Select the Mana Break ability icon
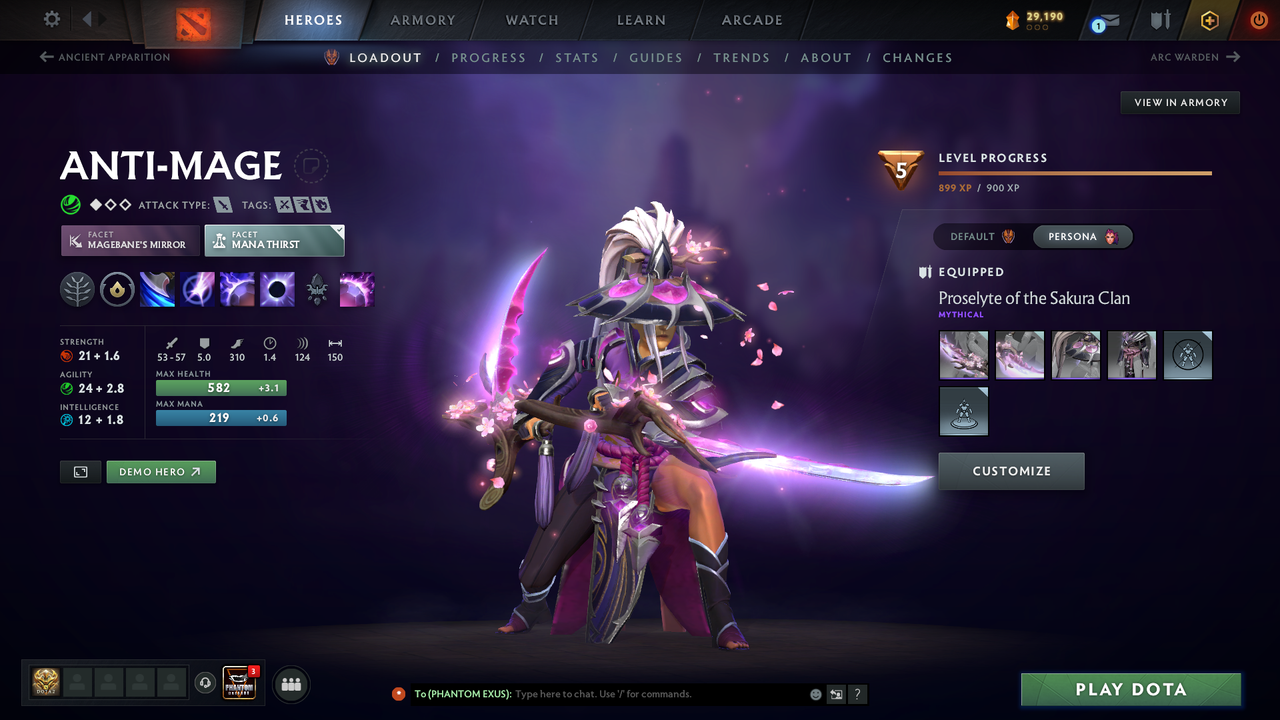 point(157,289)
